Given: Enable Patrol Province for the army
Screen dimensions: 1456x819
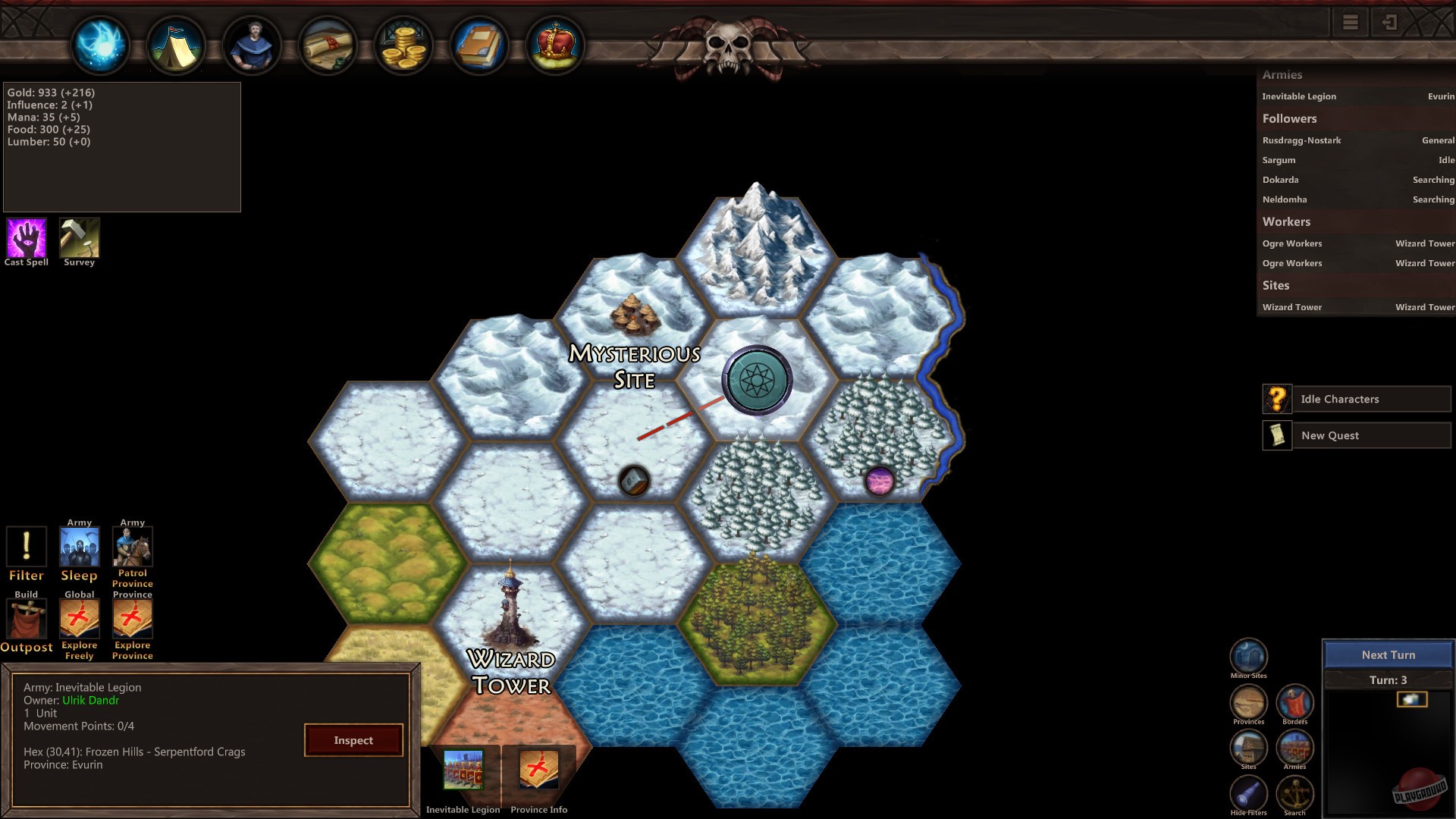Looking at the screenshot, I should 132,544.
